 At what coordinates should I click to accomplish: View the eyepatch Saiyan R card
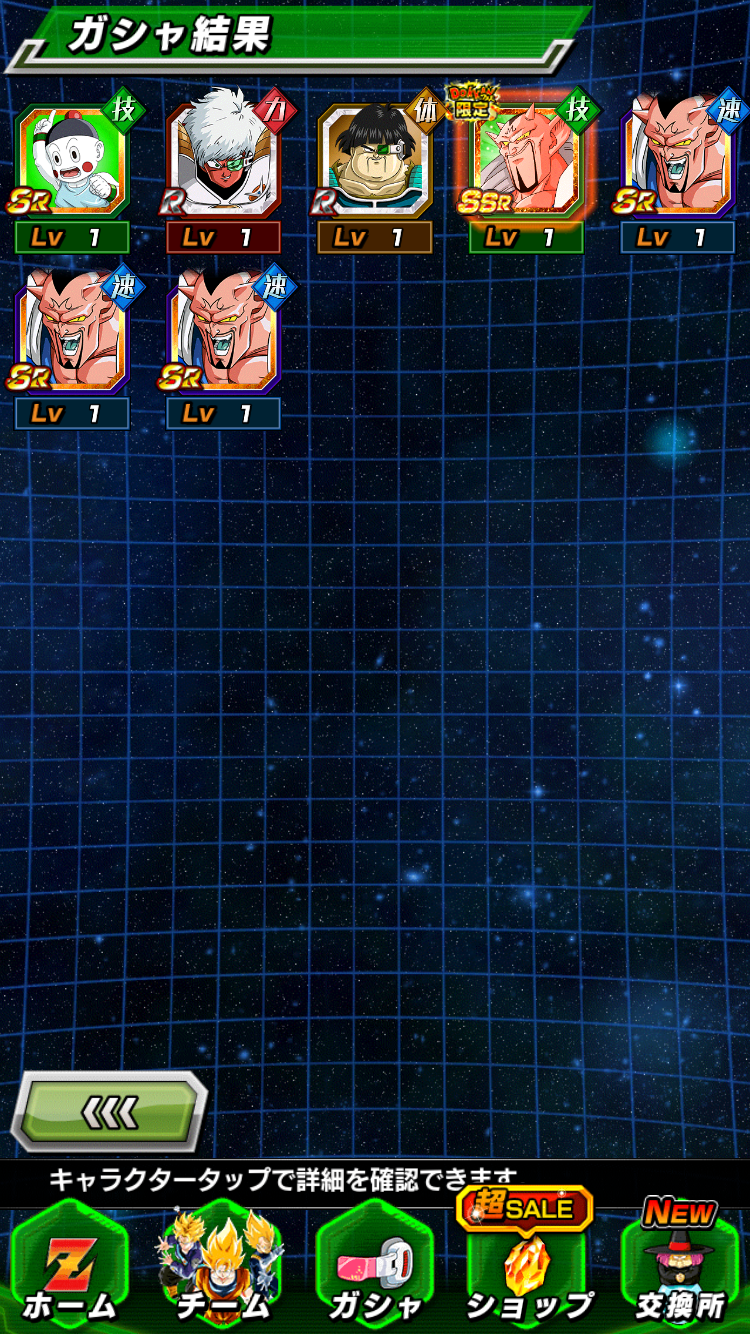pyautogui.click(x=375, y=162)
